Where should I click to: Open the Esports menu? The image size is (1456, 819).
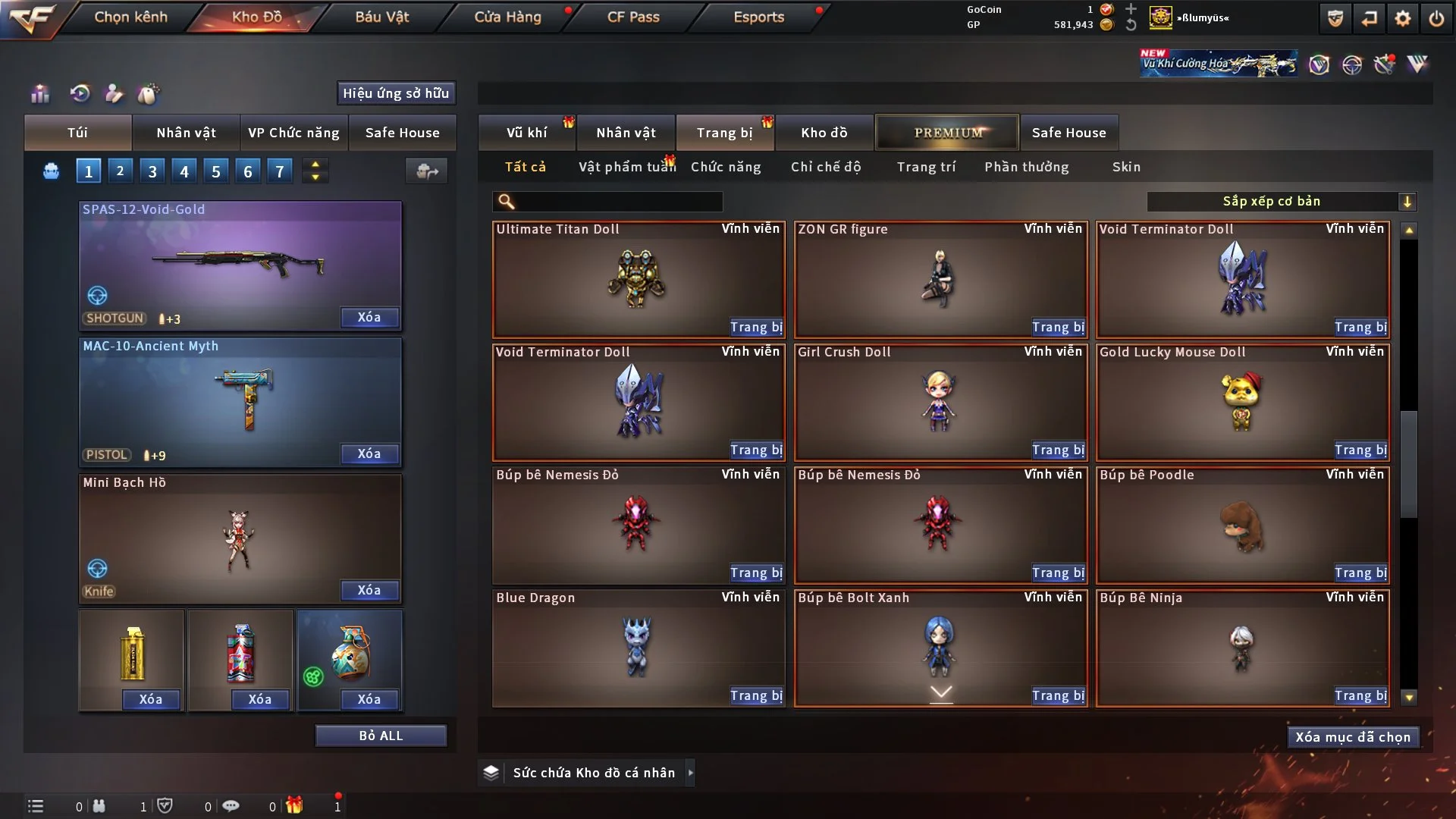tap(758, 17)
